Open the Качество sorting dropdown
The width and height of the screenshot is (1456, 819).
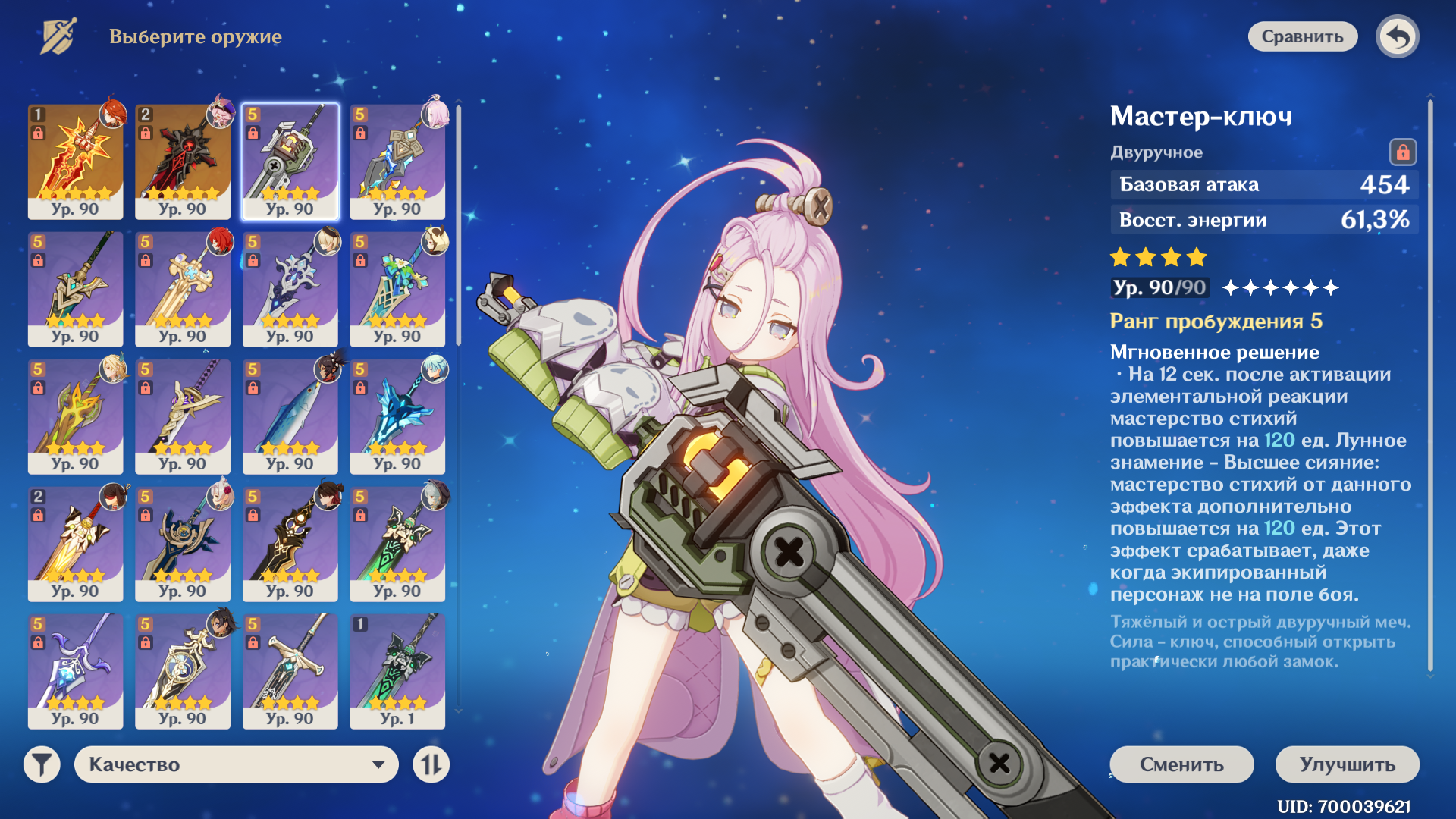[236, 764]
